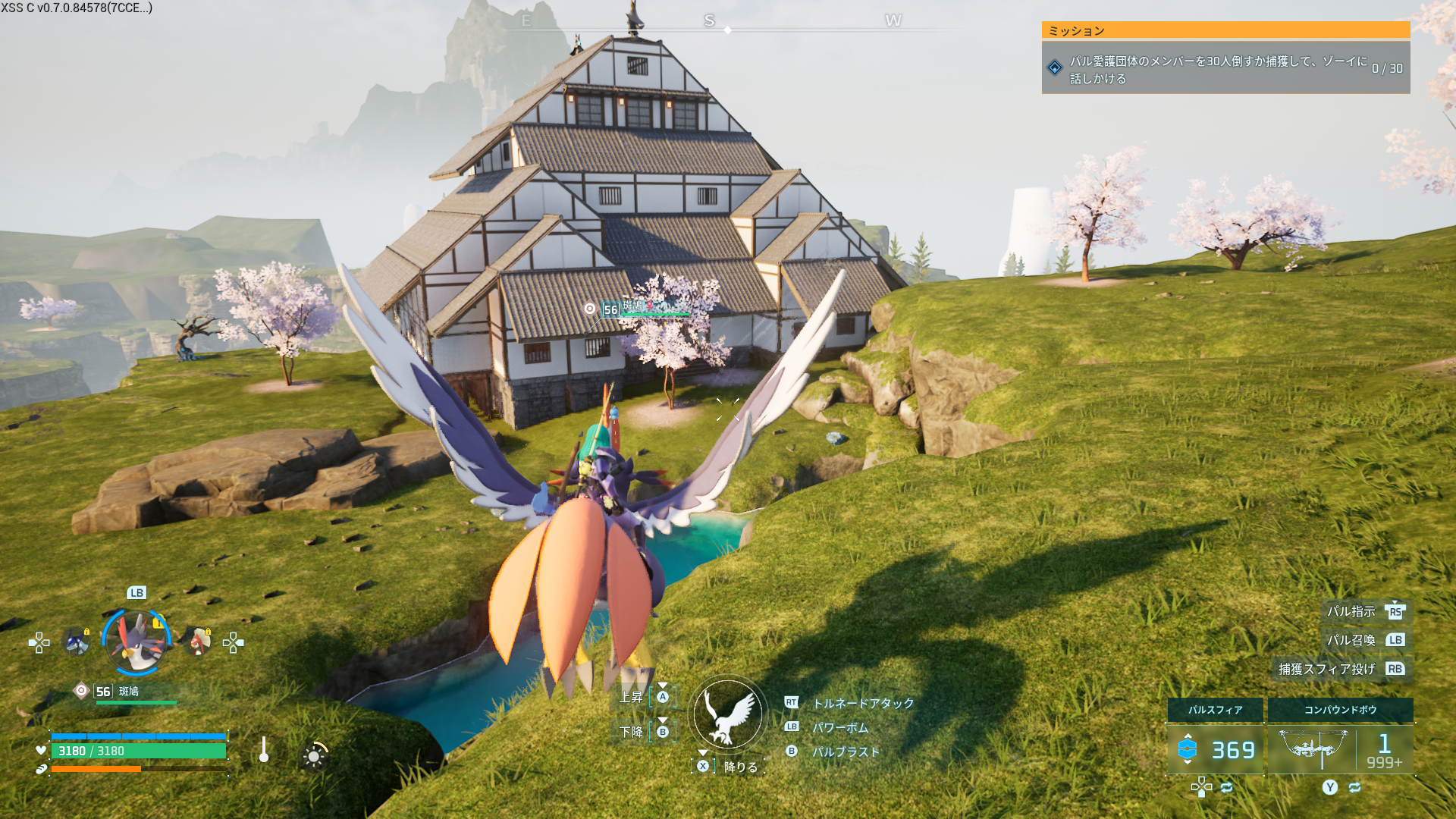The image size is (1456, 819).
Task: Choose the blue pal on the party wheel's left
Action: click(x=77, y=642)
